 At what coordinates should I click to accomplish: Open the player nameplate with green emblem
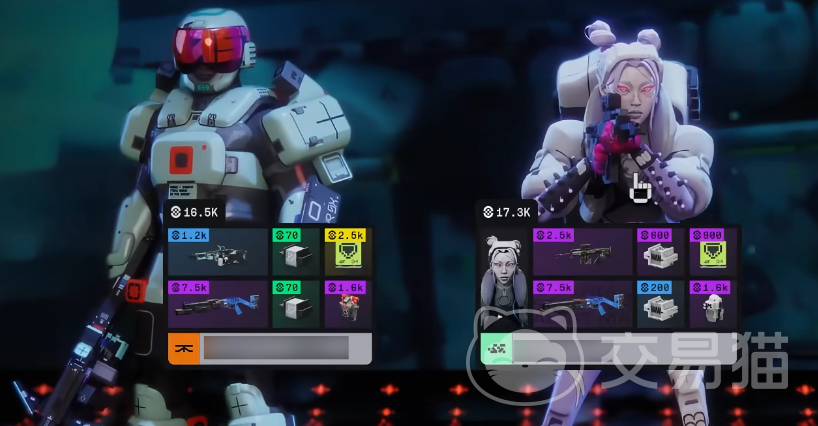pos(610,347)
